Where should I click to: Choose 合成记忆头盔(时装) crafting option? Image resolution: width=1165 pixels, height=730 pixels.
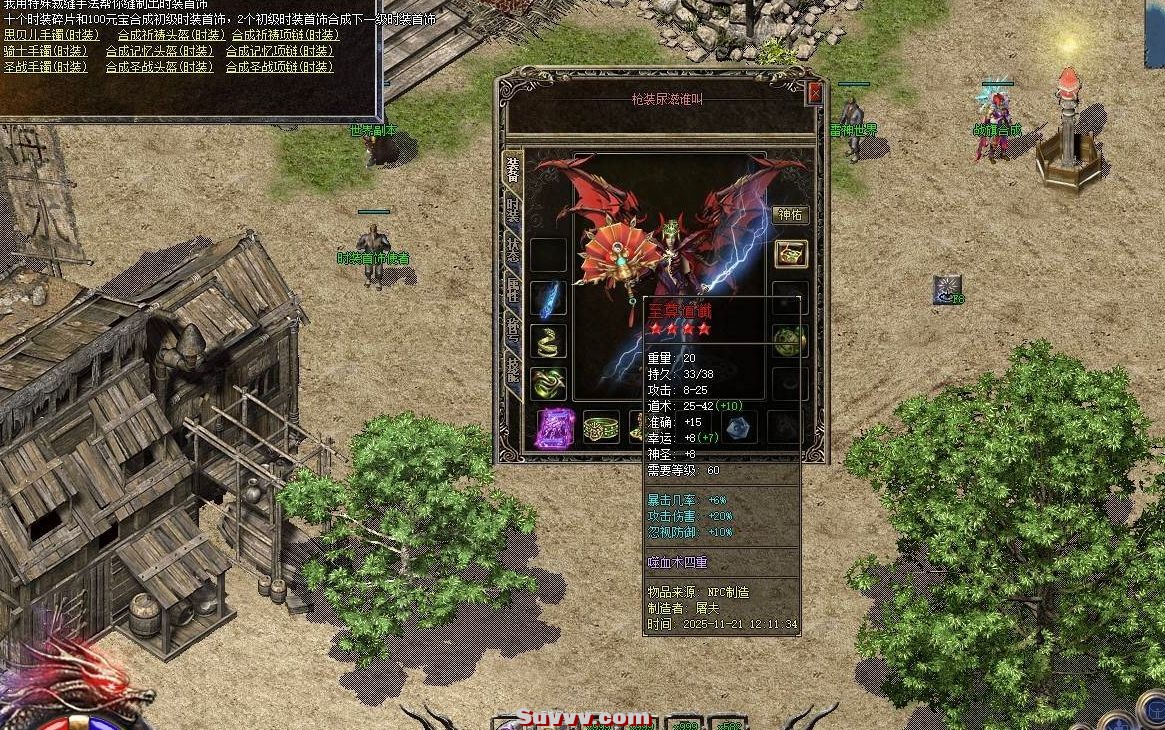click(x=159, y=51)
